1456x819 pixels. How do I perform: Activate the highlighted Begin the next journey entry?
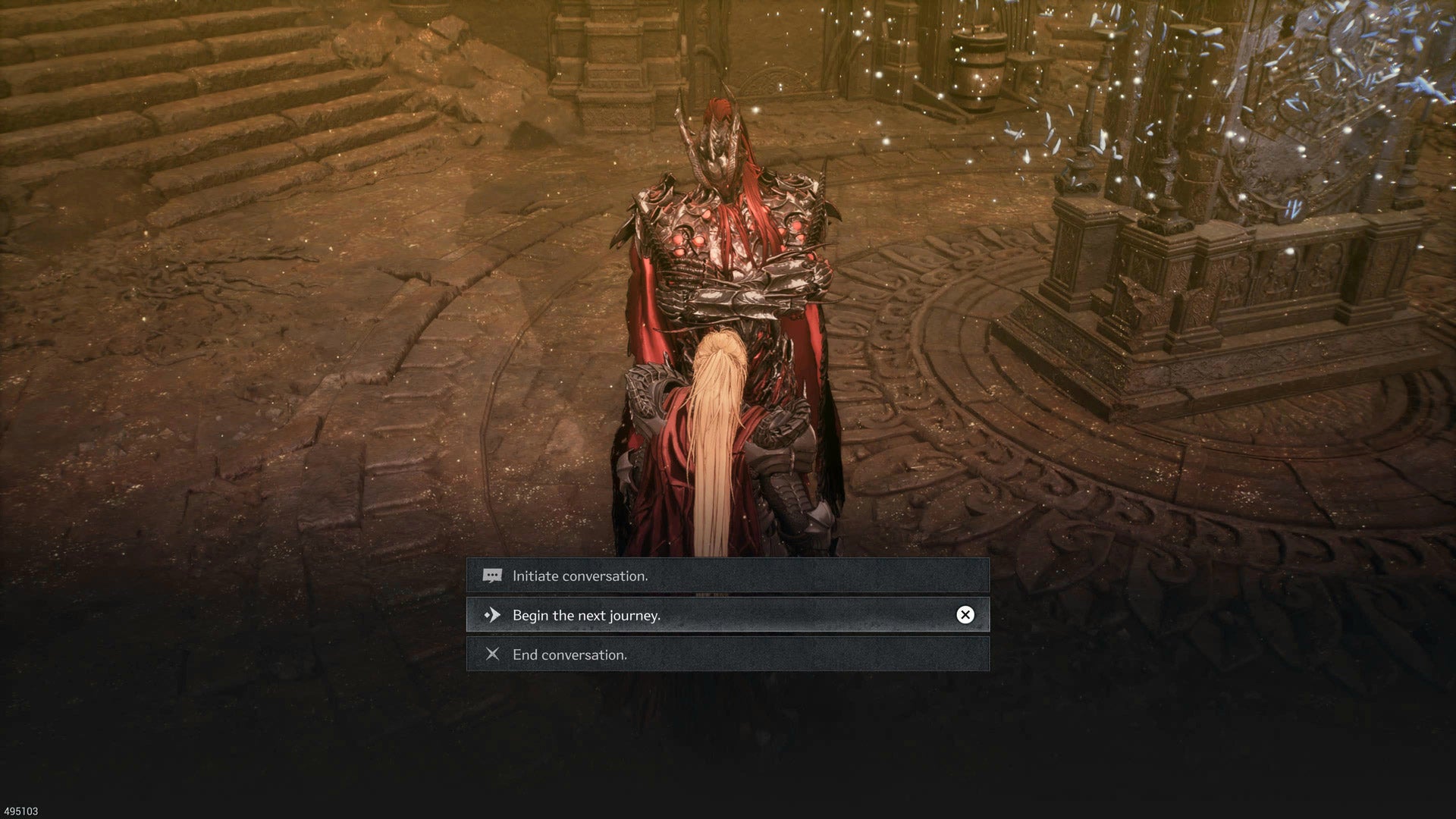(x=682, y=615)
